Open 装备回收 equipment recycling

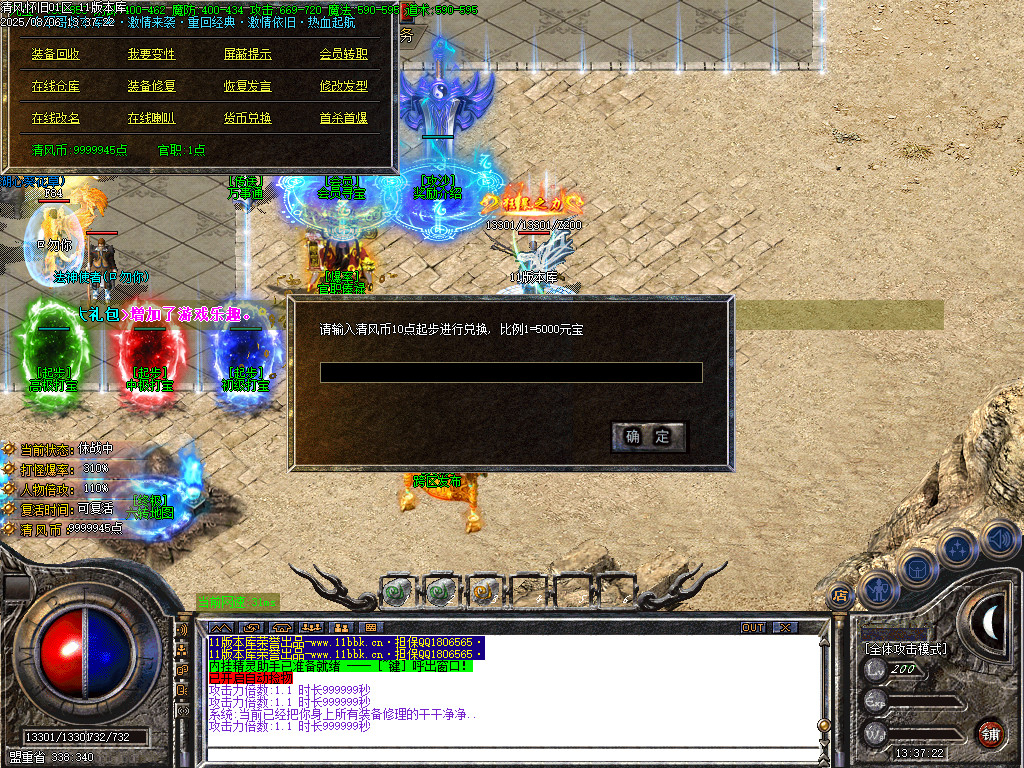(x=56, y=55)
